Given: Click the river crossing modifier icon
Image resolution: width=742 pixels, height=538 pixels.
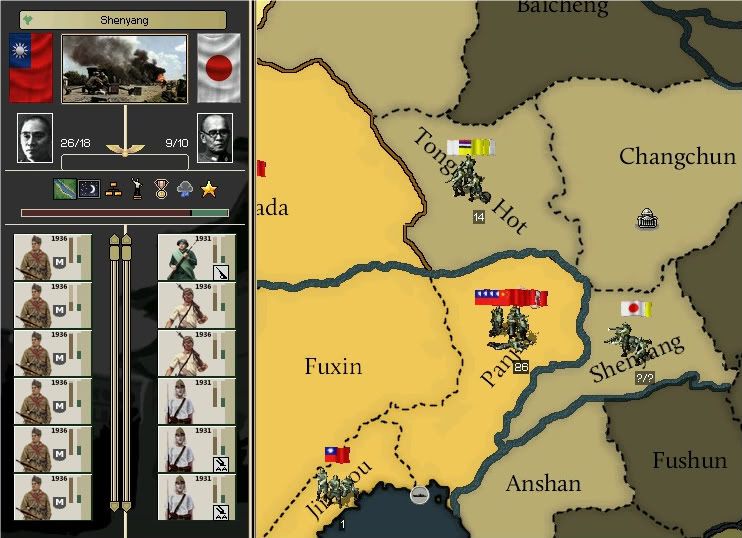Looking at the screenshot, I should click(65, 188).
